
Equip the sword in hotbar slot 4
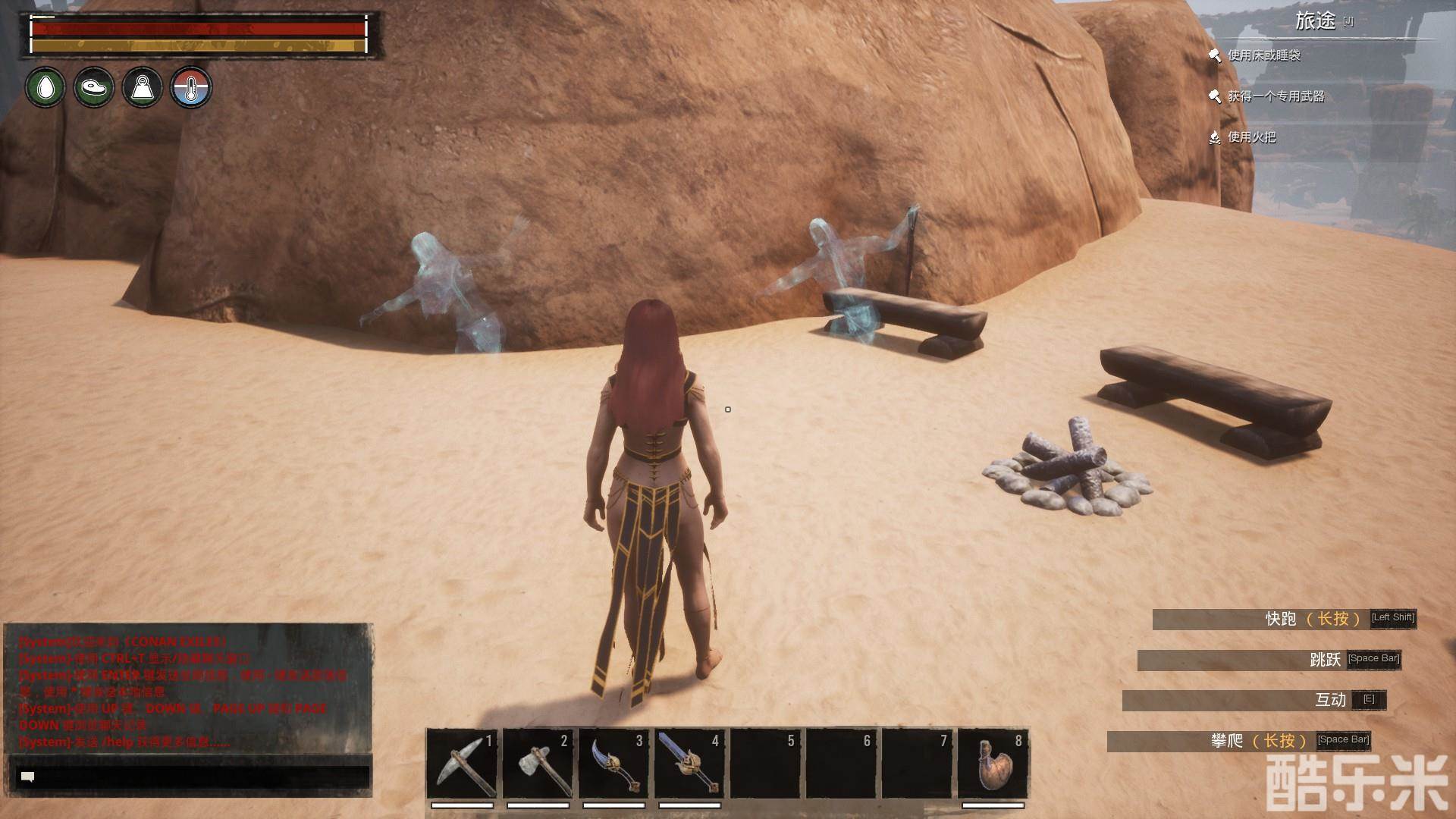pos(689,763)
